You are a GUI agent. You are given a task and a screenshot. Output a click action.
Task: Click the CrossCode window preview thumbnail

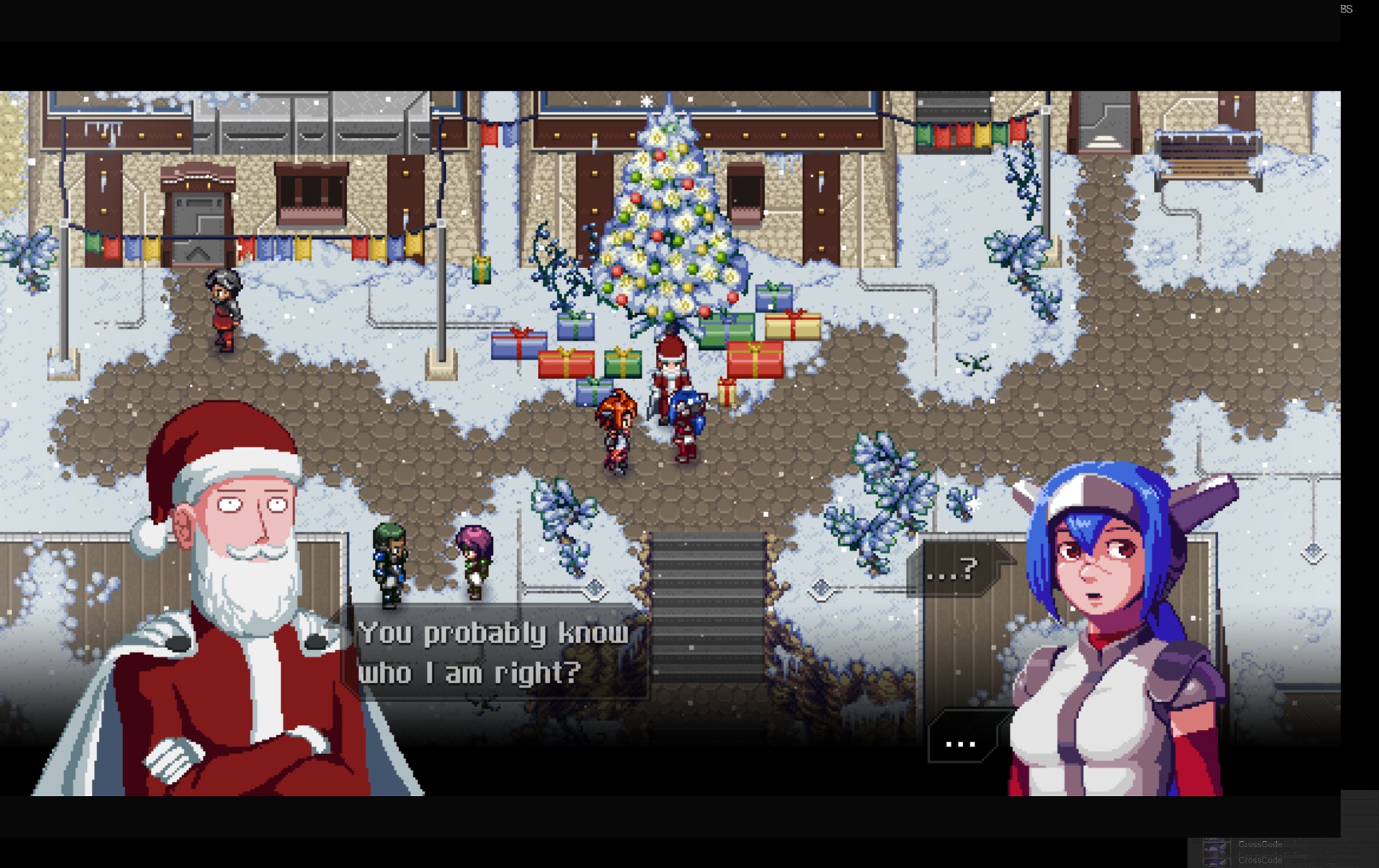point(1215,850)
